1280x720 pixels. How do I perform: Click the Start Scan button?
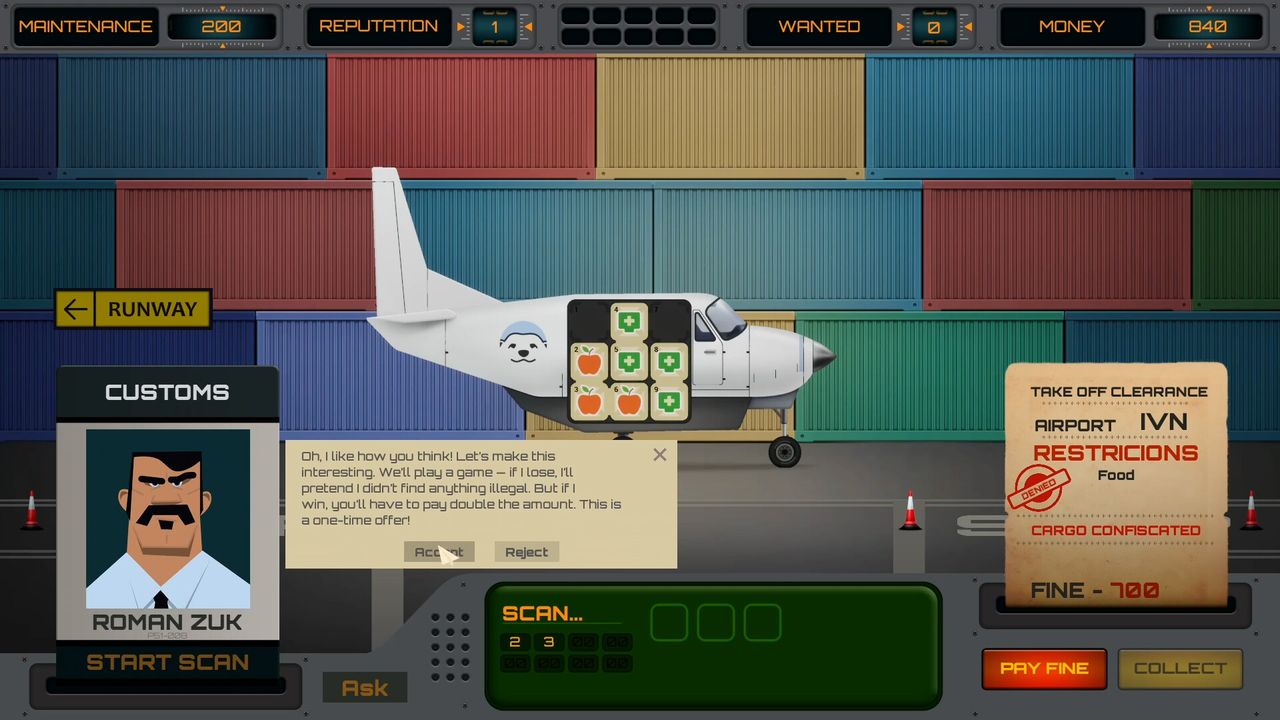coord(167,662)
